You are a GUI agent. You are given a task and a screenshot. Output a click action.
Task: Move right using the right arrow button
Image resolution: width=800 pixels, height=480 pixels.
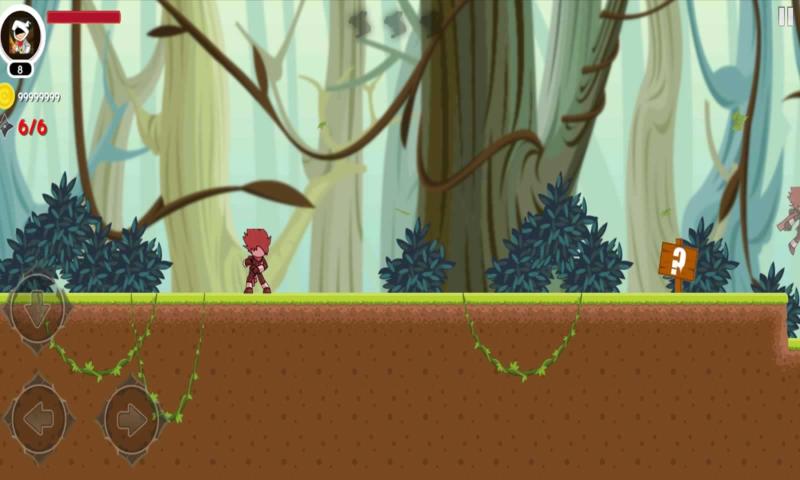[x=131, y=419]
